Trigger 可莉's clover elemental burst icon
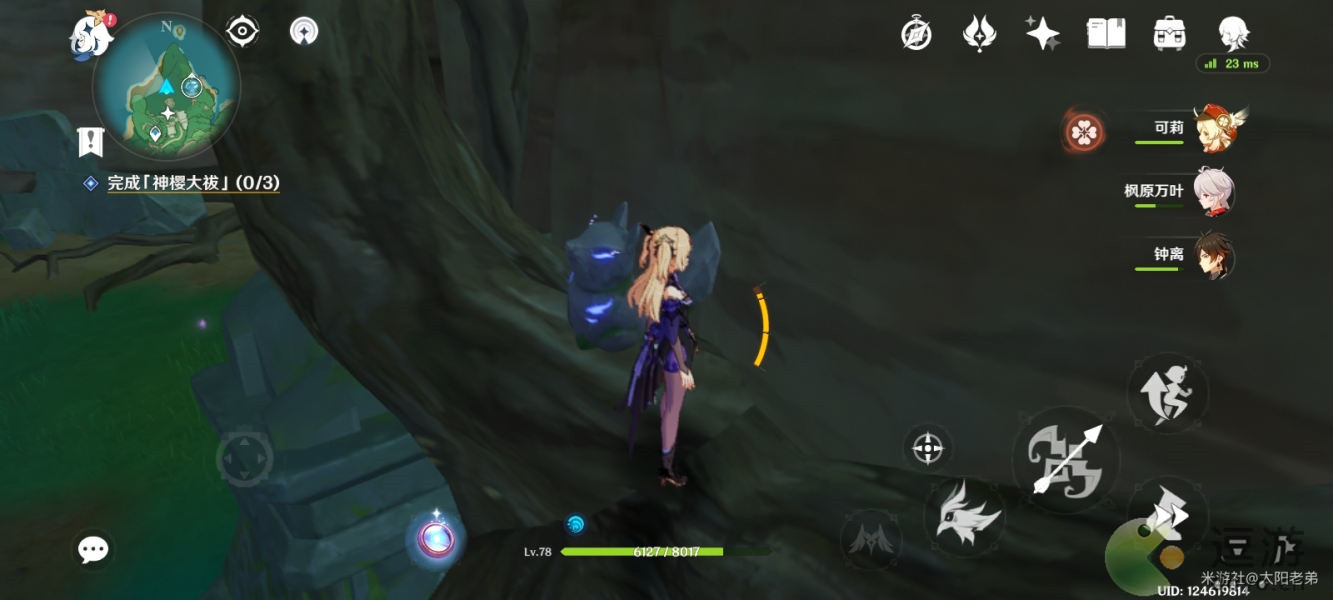This screenshot has width=1333, height=600. [1084, 130]
